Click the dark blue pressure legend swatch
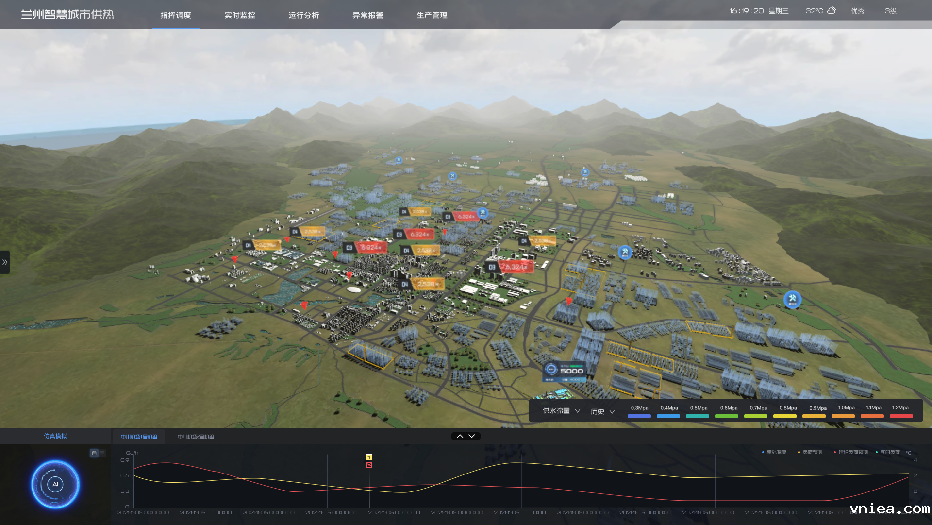The height and width of the screenshot is (525, 932). [640, 414]
